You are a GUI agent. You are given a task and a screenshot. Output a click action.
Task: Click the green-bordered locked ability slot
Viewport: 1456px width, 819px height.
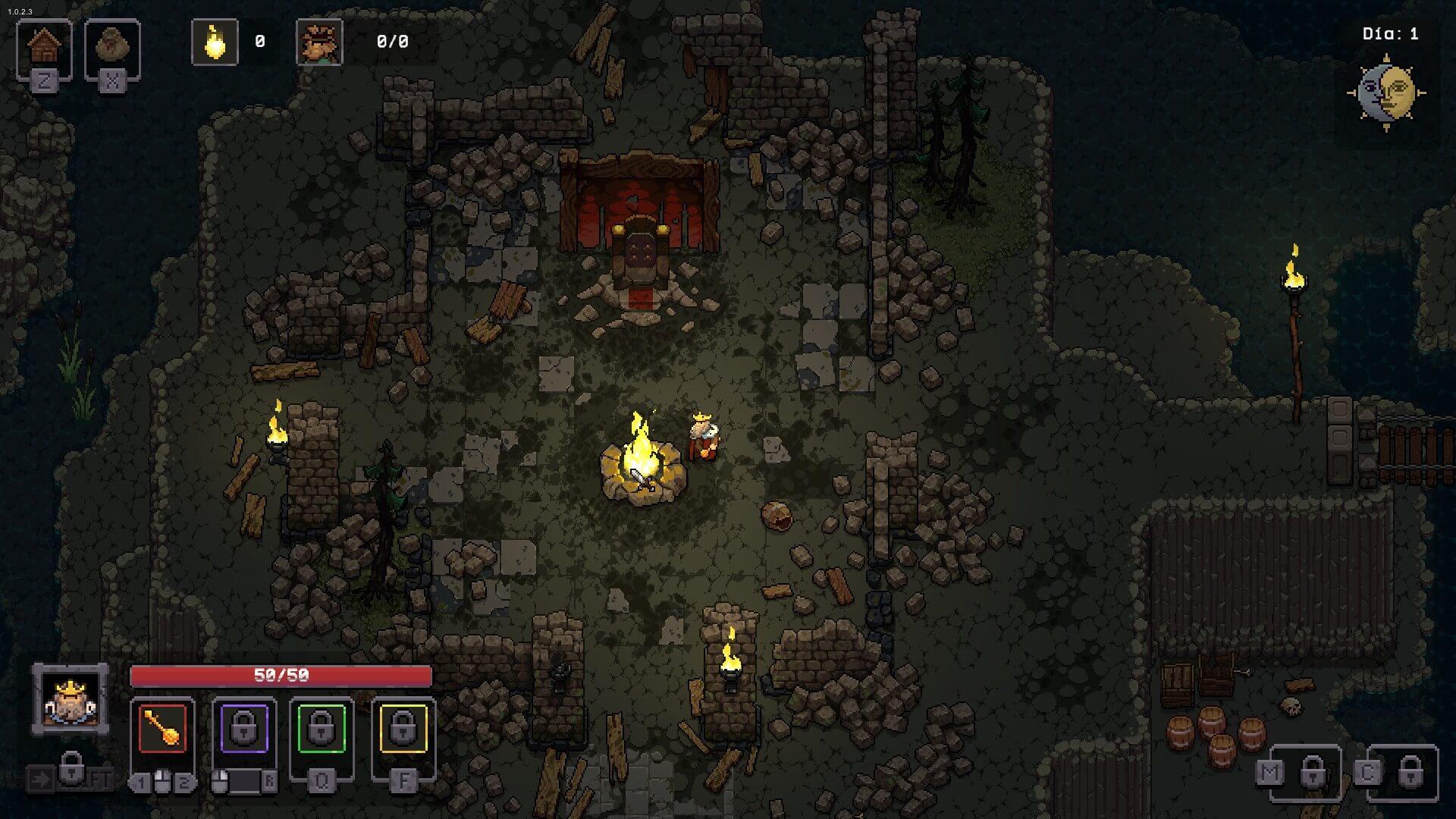click(x=322, y=729)
